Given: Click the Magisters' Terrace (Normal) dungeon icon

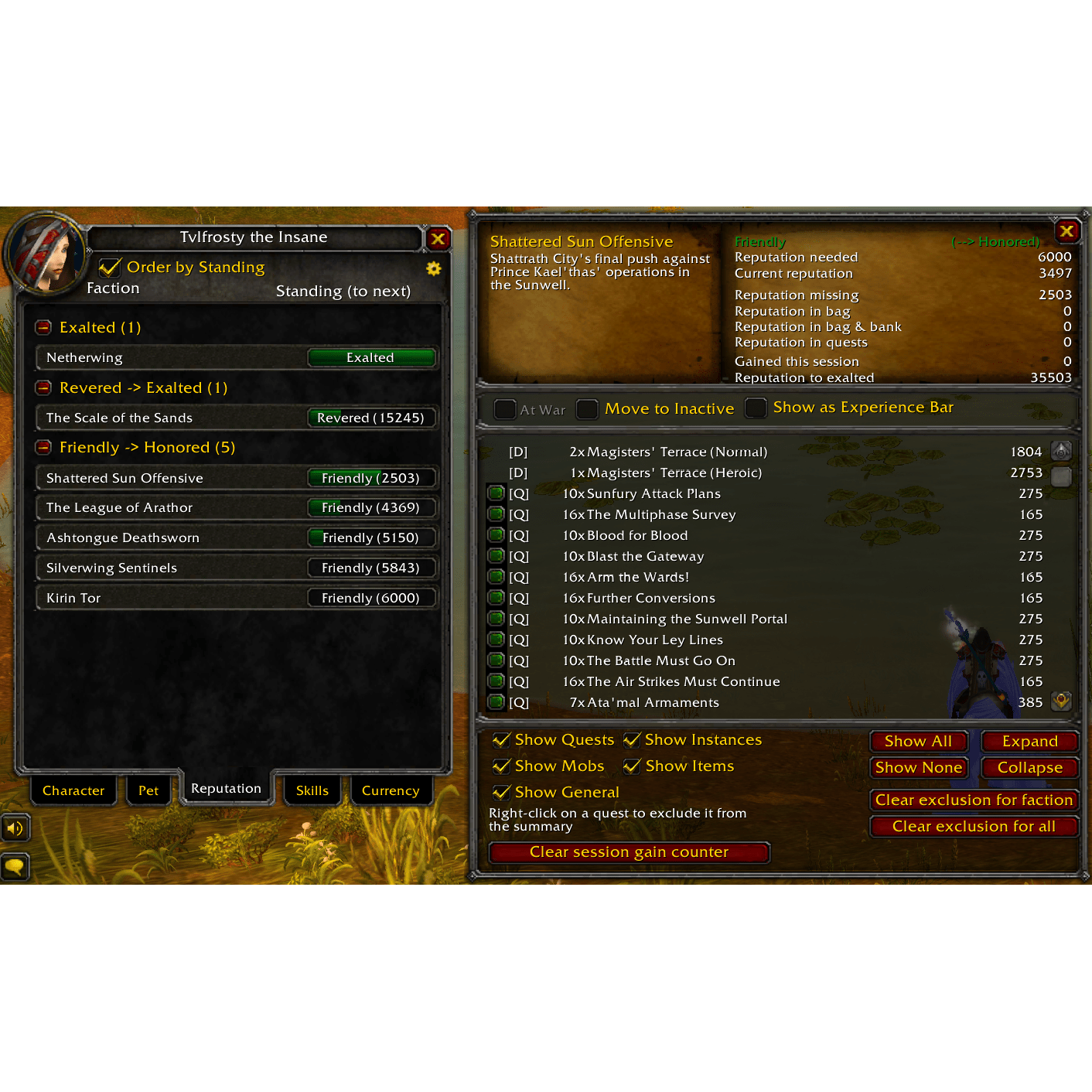Looking at the screenshot, I should [x=1061, y=452].
